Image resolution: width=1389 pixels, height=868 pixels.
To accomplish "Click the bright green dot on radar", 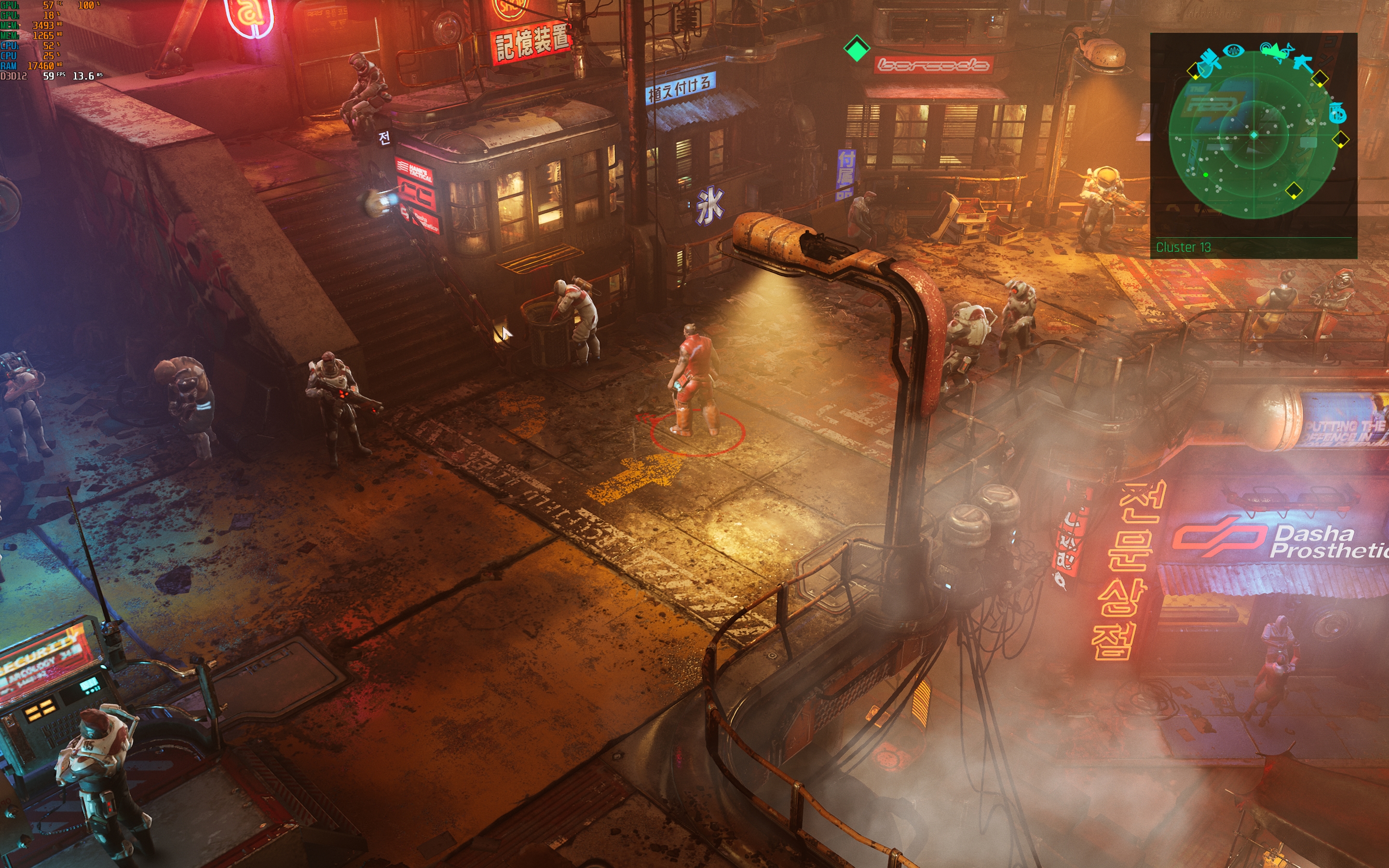I will 1205,175.
